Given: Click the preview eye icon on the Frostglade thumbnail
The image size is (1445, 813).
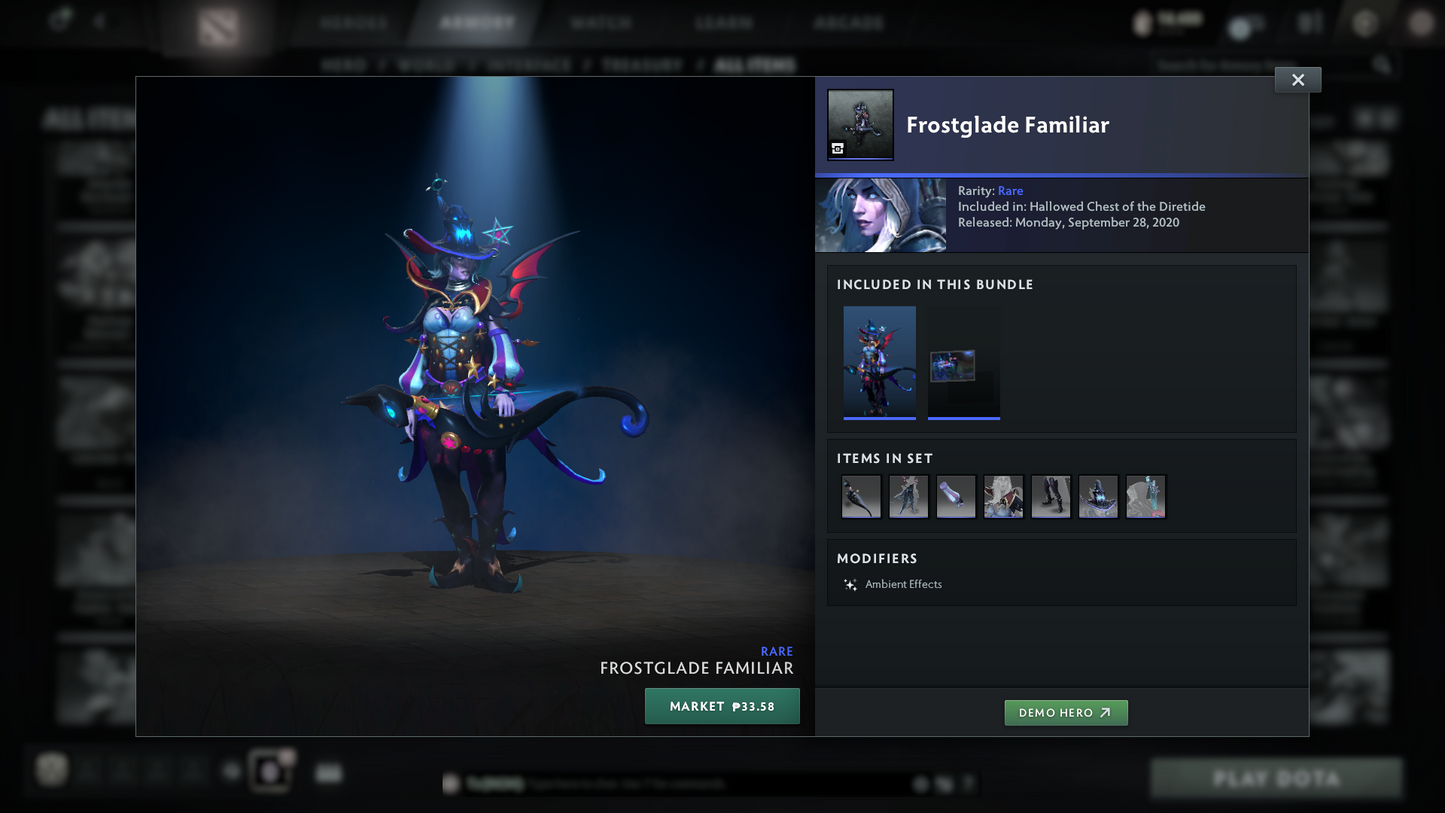Looking at the screenshot, I should coord(838,148).
